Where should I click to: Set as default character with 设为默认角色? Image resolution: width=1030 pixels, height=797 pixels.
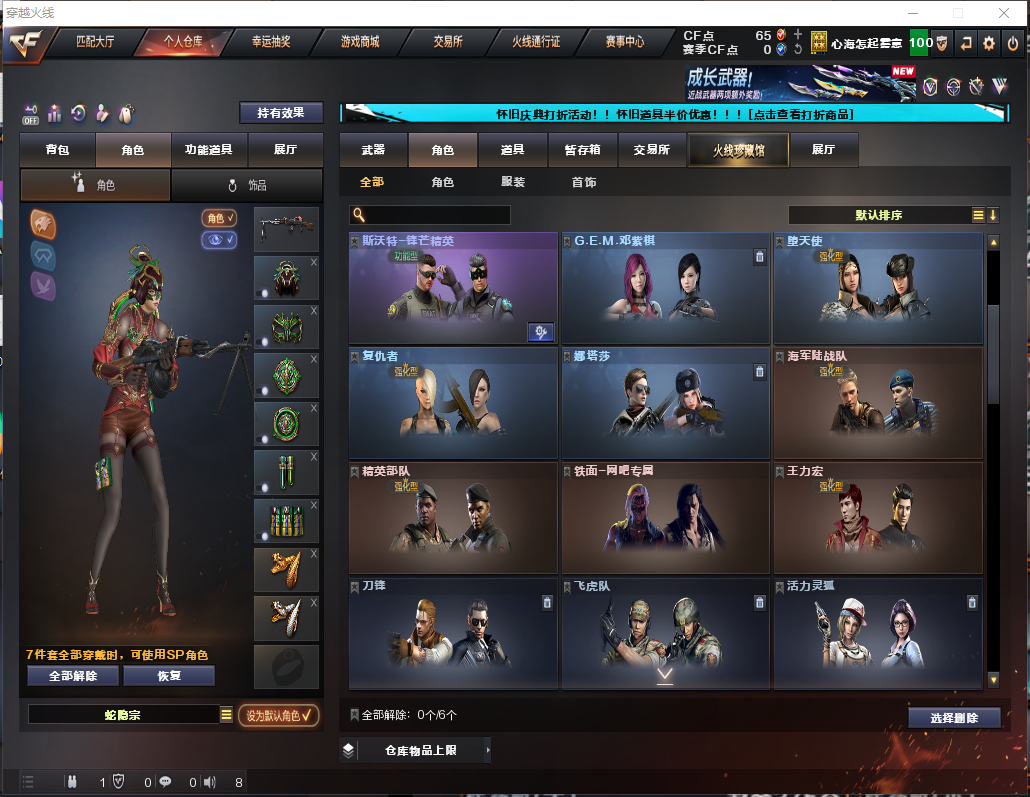279,715
